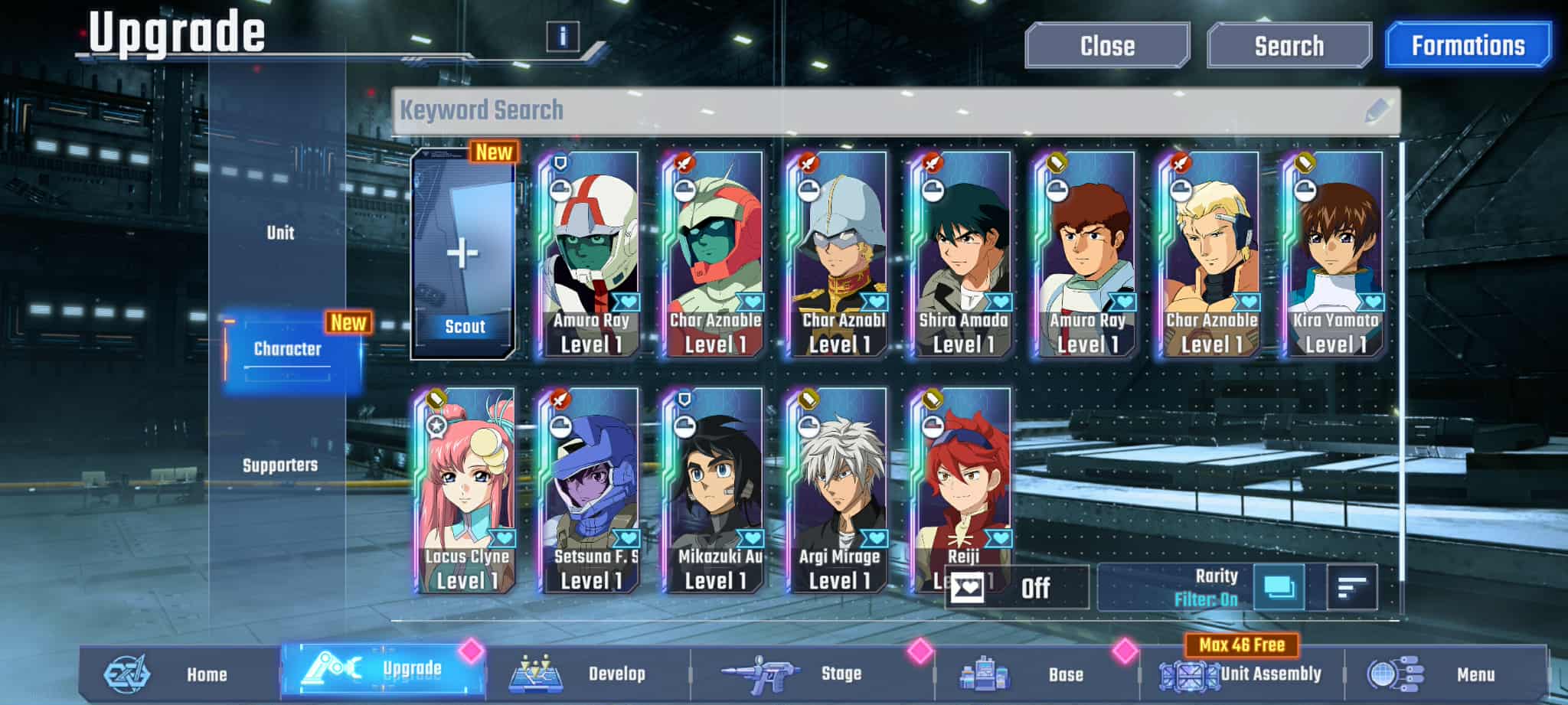Switch to the Unit tab
Viewport: 1568px width, 705px height.
point(280,233)
